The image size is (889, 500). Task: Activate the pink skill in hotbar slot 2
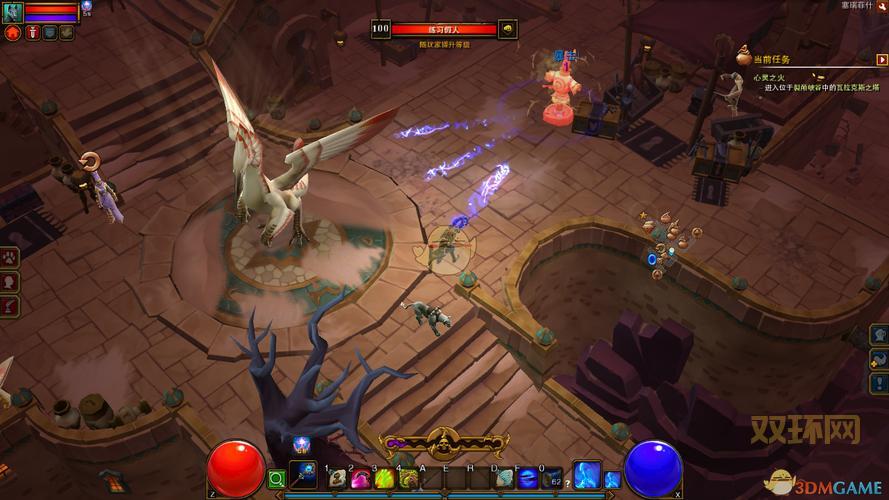point(360,478)
